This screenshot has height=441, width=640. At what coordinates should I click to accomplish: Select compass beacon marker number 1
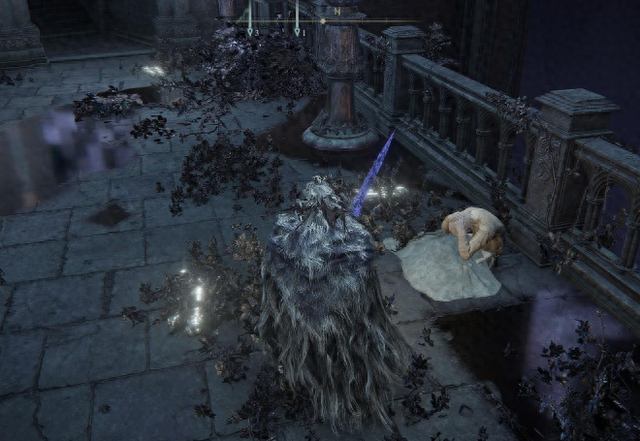coord(297,30)
